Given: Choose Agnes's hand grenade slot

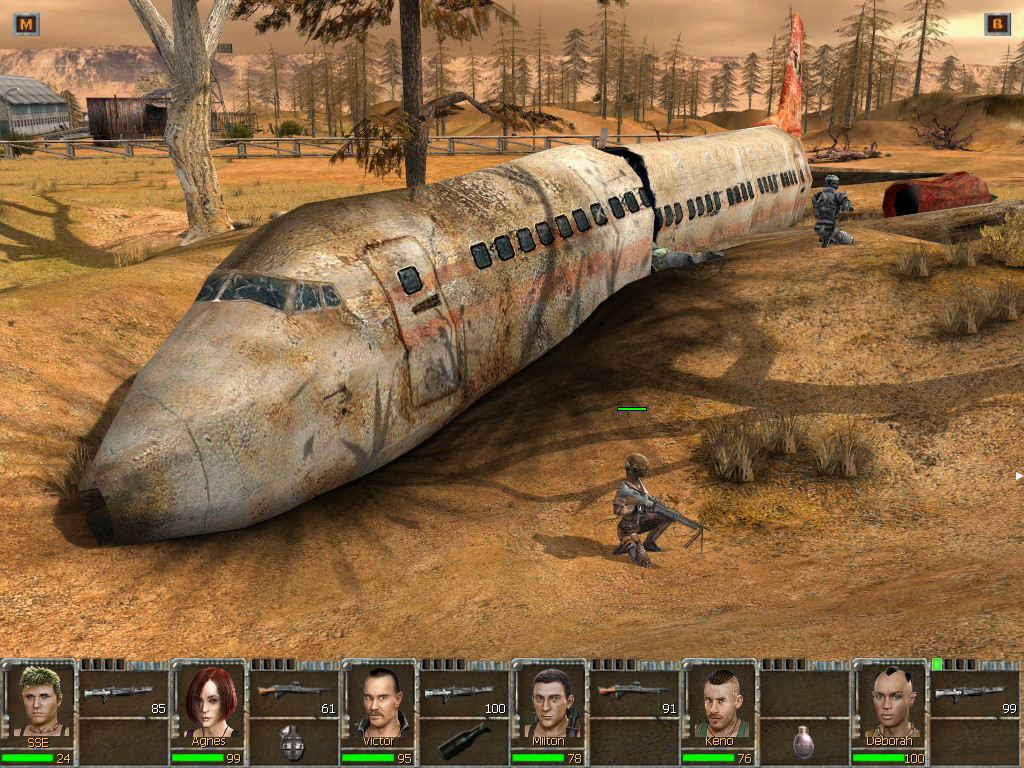Looking at the screenshot, I should pos(294,741).
